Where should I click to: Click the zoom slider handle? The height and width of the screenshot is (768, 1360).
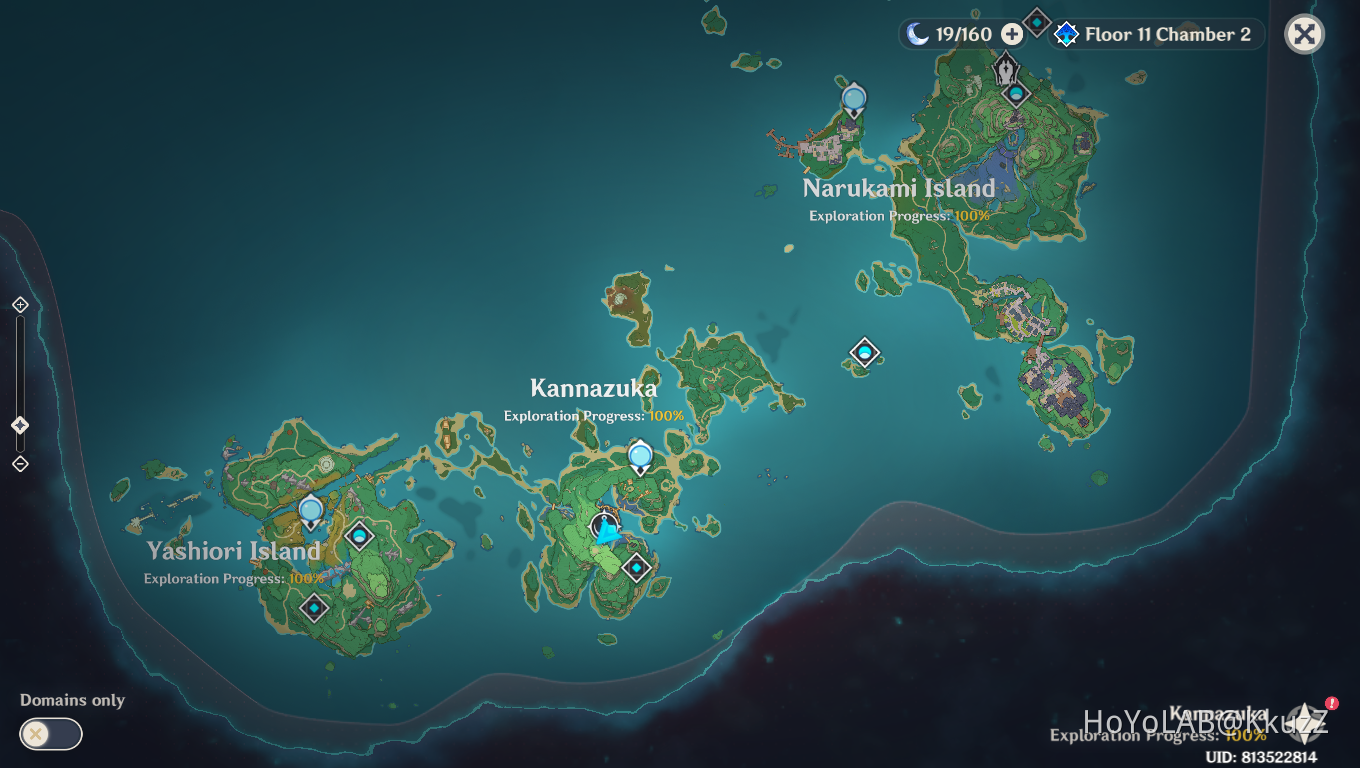click(19, 424)
